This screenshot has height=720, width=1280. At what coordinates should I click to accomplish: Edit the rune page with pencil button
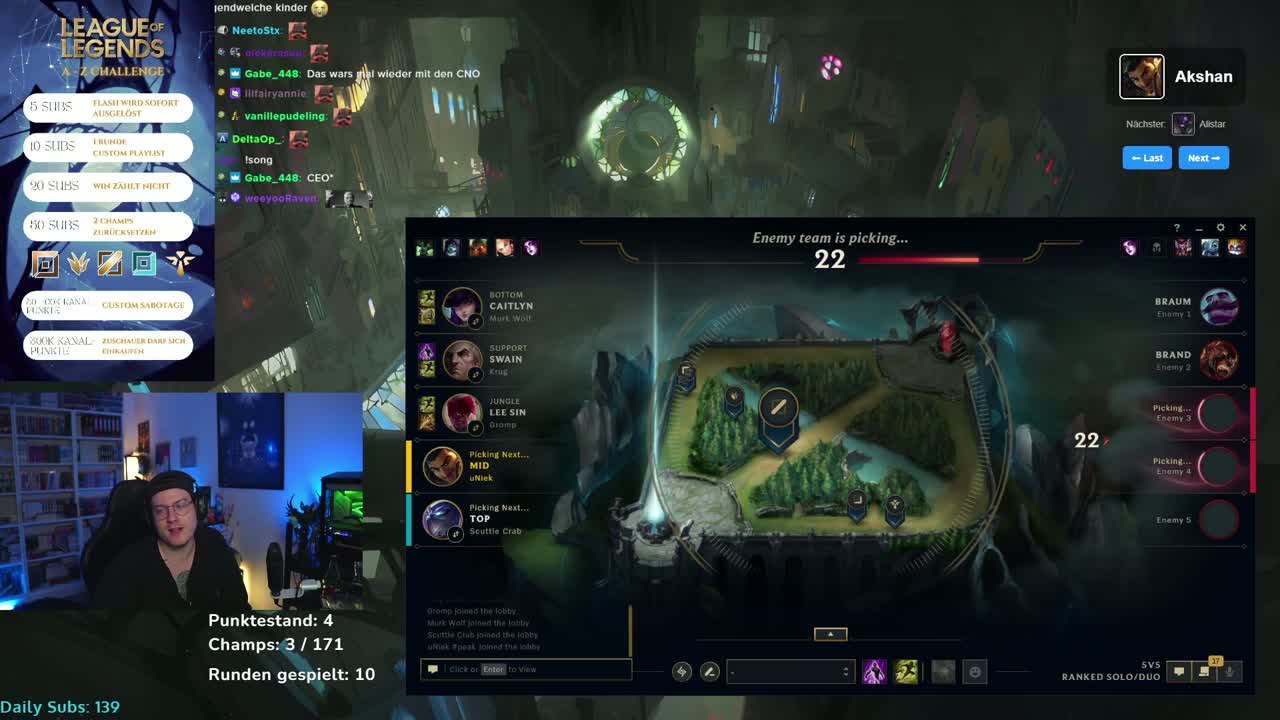point(709,672)
